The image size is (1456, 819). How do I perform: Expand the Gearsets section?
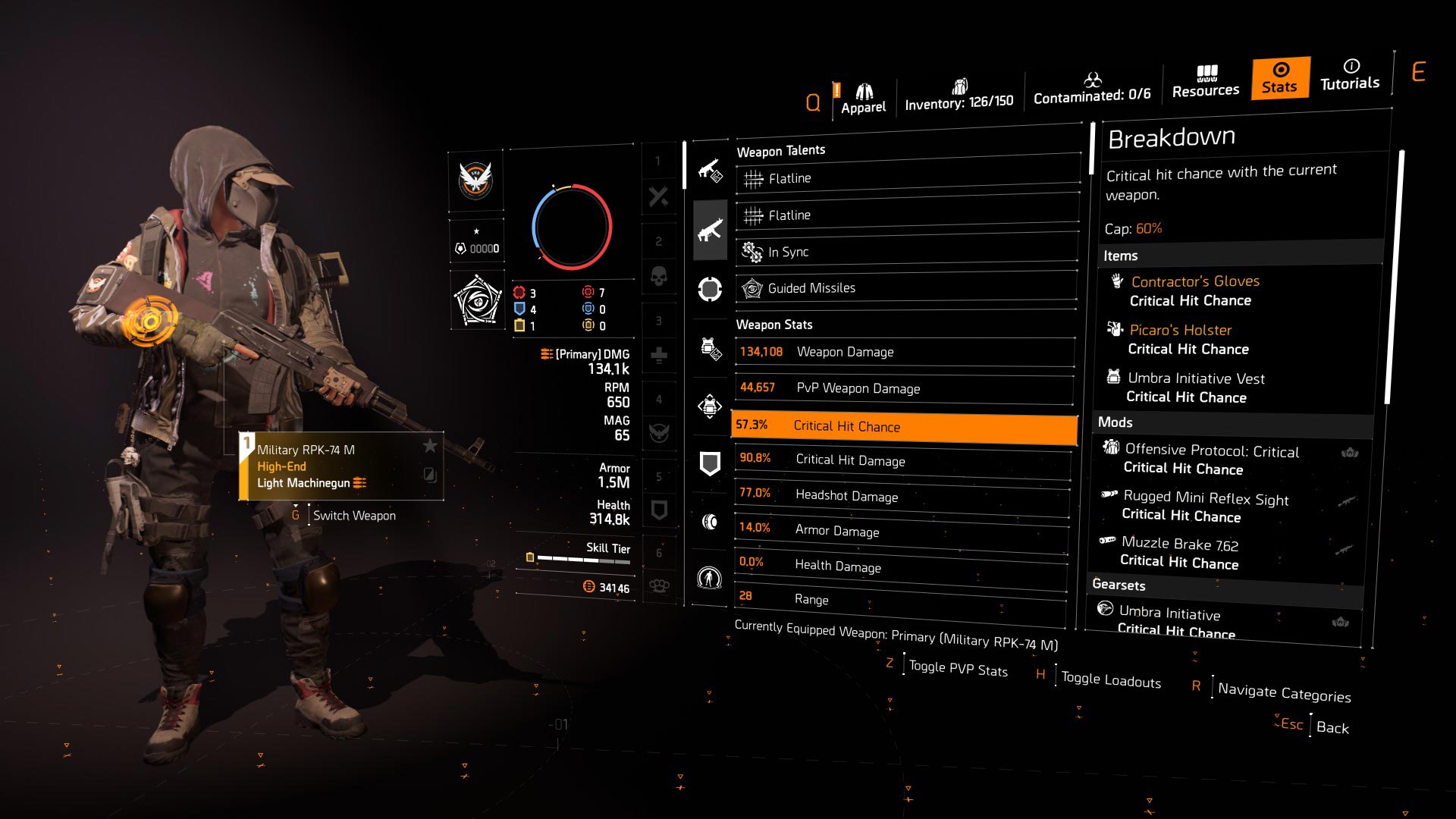coord(1119,585)
